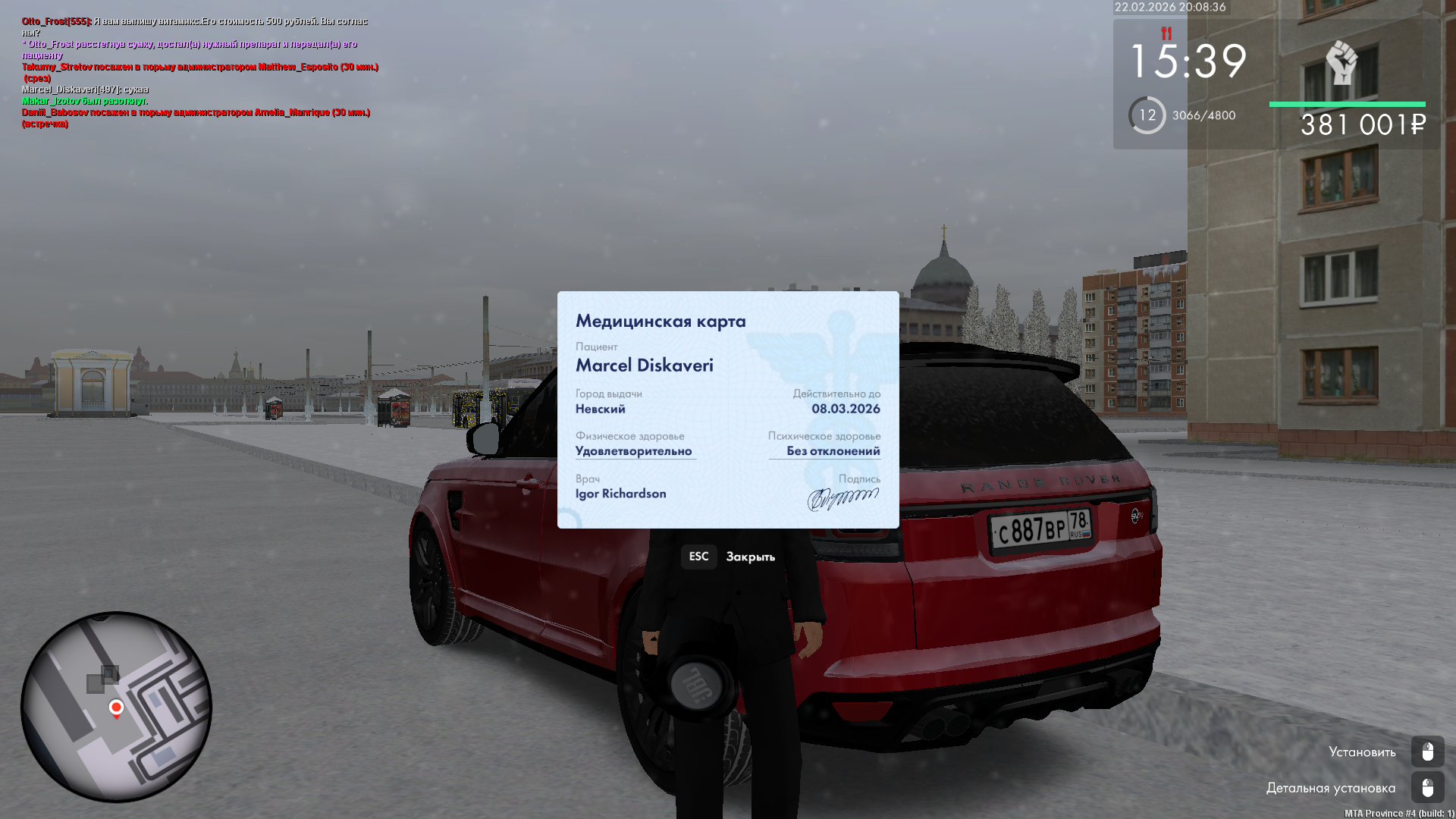Click the circular minimap

pos(116,707)
